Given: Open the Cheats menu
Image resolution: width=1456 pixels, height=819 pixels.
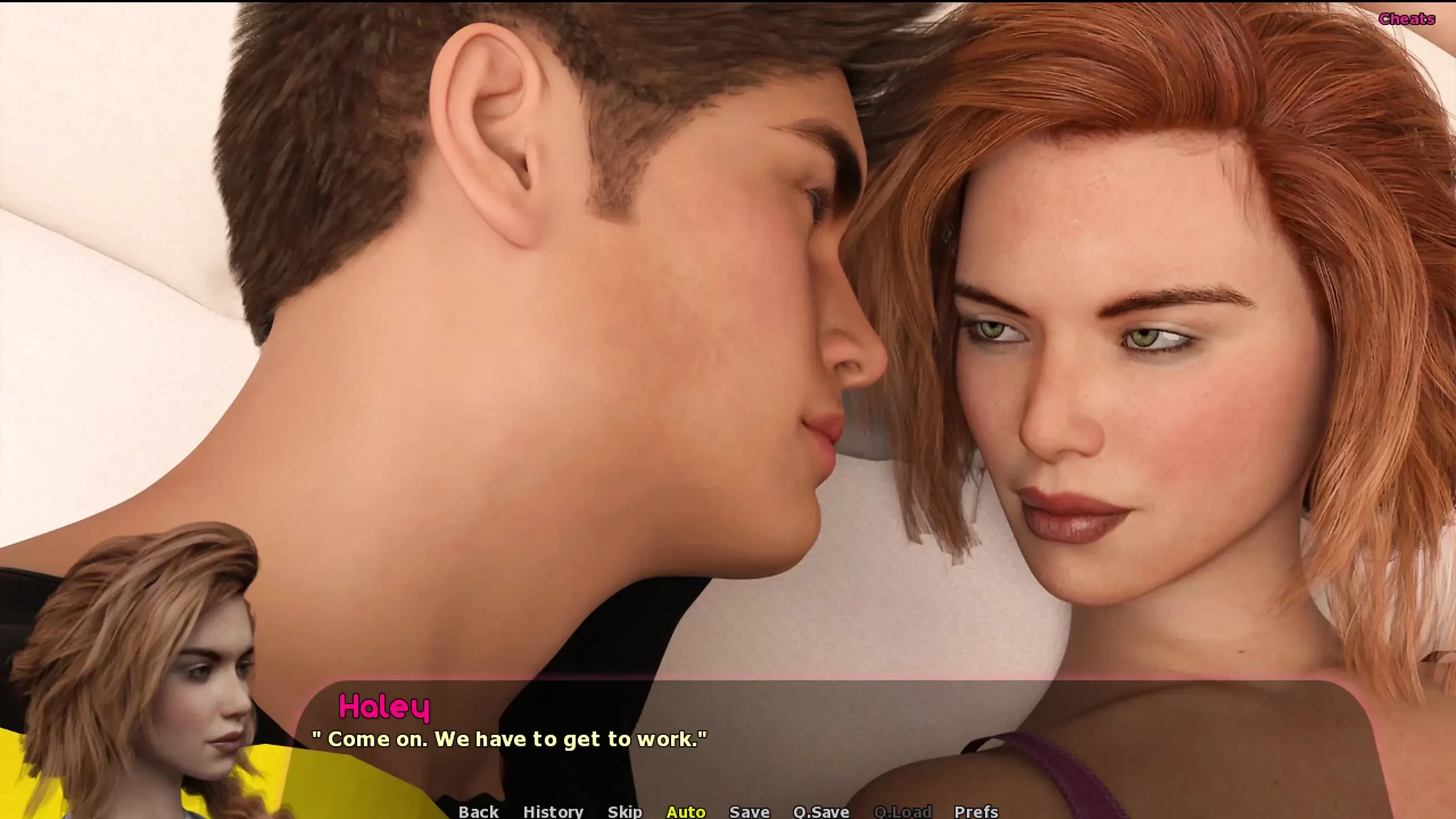Looking at the screenshot, I should pyautogui.click(x=1407, y=19).
